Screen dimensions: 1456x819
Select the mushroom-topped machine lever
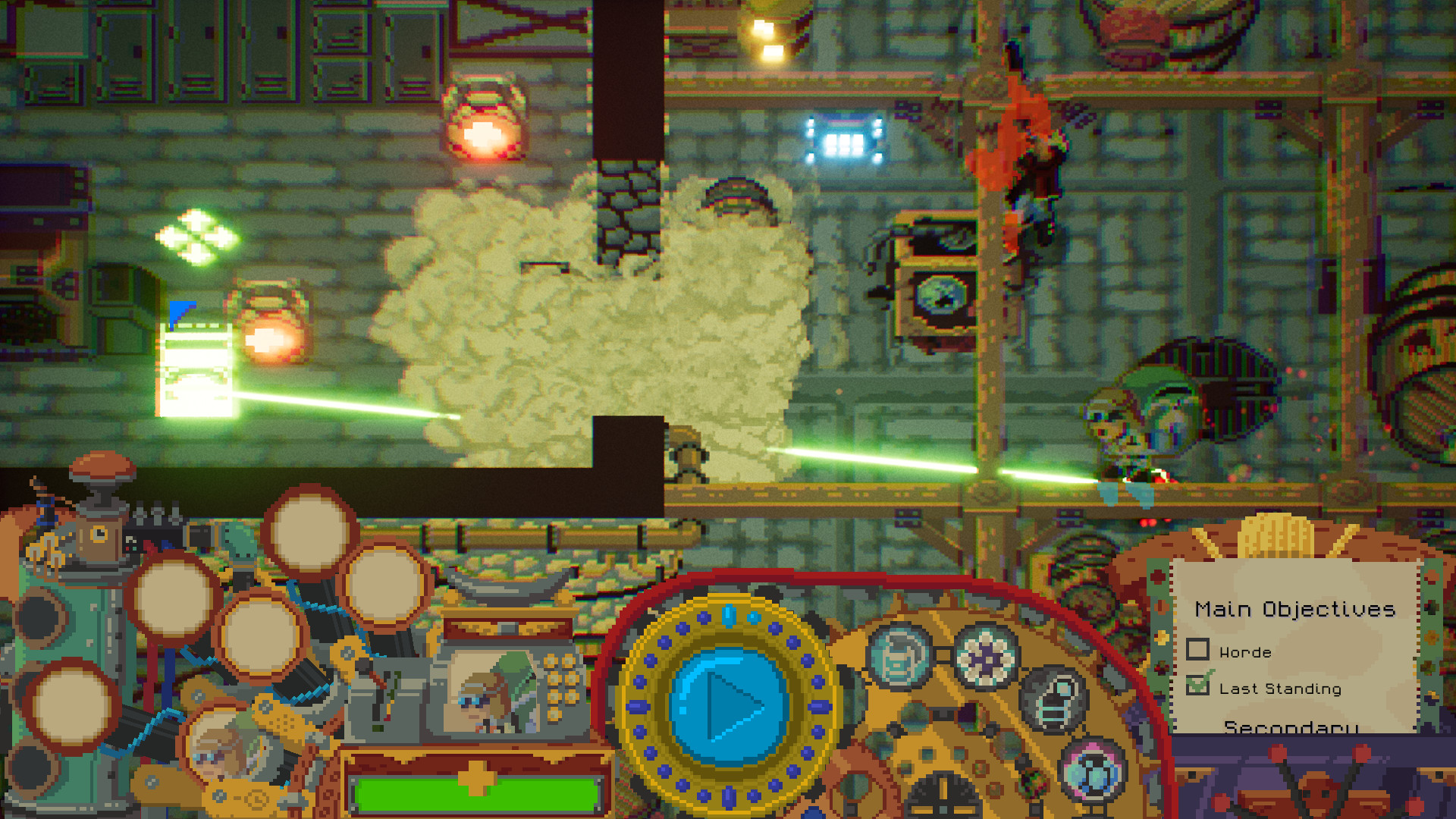click(101, 472)
